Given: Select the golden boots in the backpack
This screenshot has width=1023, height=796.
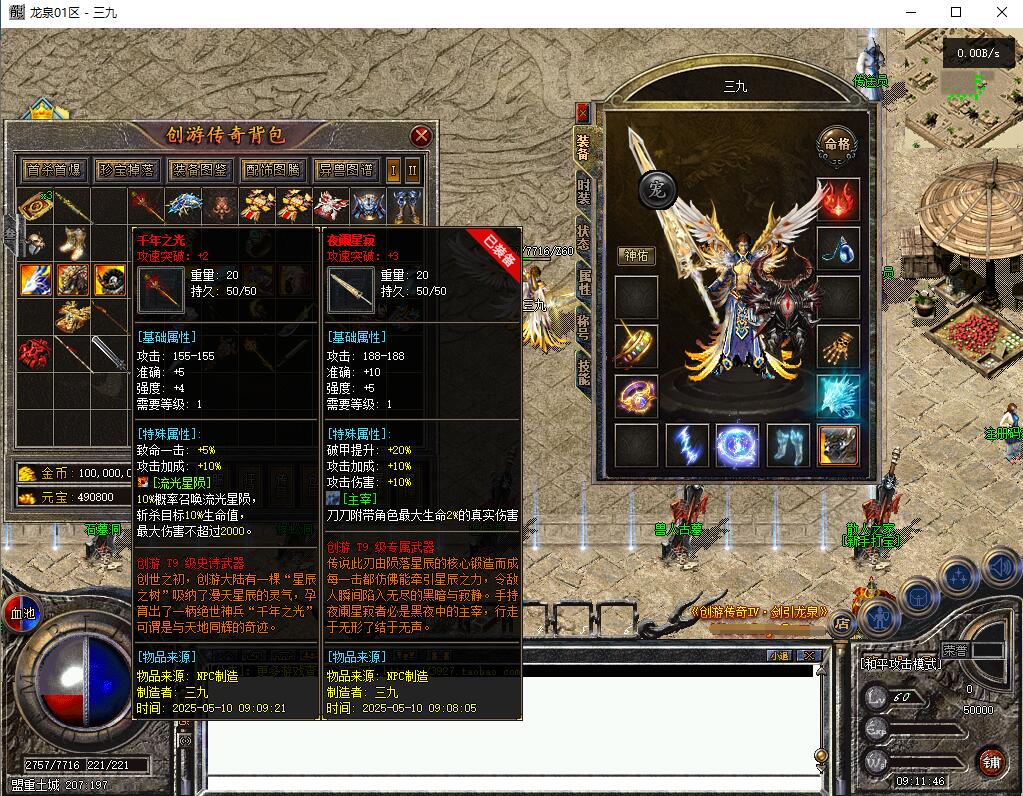Looking at the screenshot, I should point(74,241).
